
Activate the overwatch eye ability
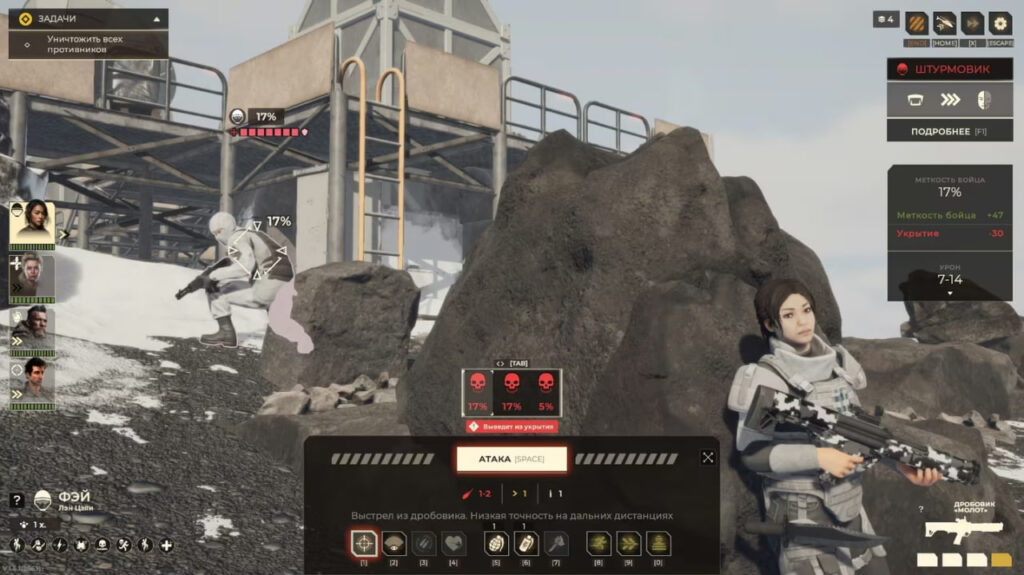pyautogui.click(x=394, y=544)
